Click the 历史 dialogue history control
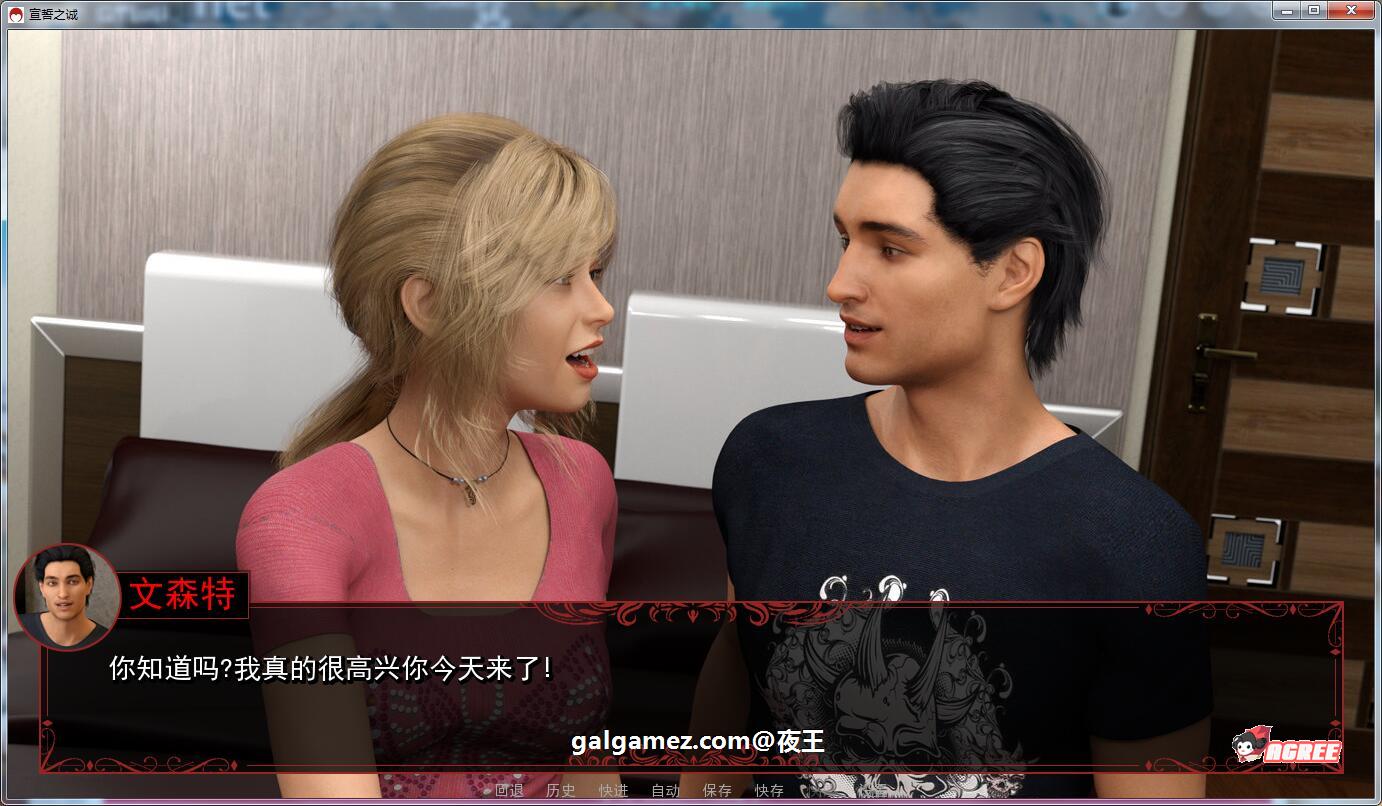The image size is (1382, 806). click(560, 789)
